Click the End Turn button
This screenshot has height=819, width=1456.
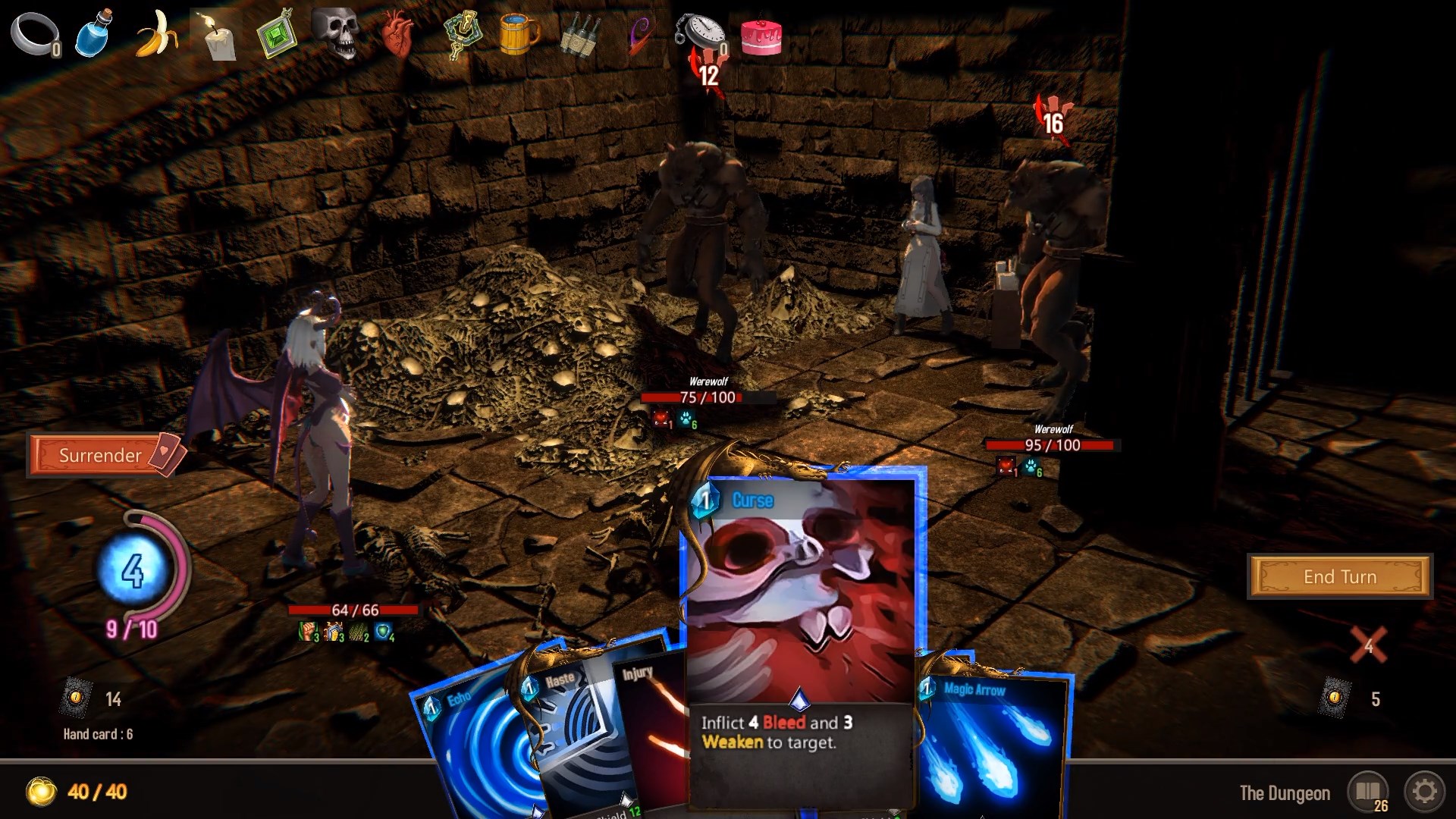1339,576
